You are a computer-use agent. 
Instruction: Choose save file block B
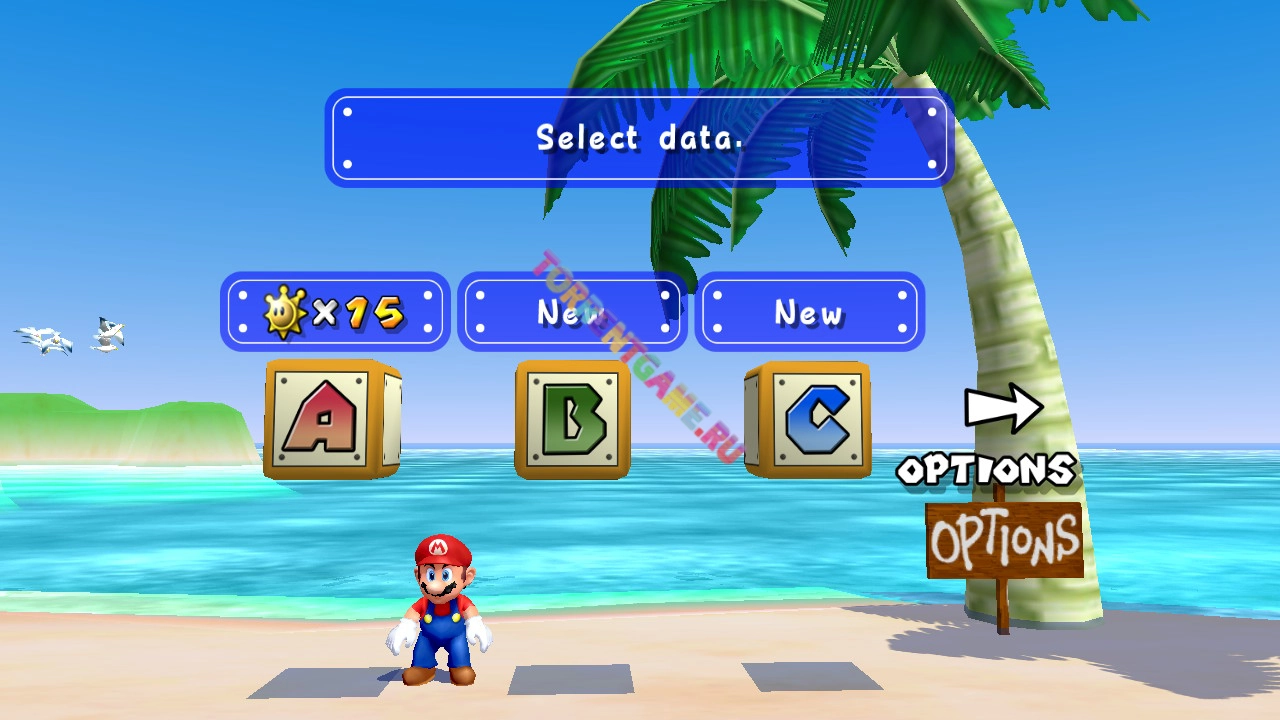coord(572,418)
